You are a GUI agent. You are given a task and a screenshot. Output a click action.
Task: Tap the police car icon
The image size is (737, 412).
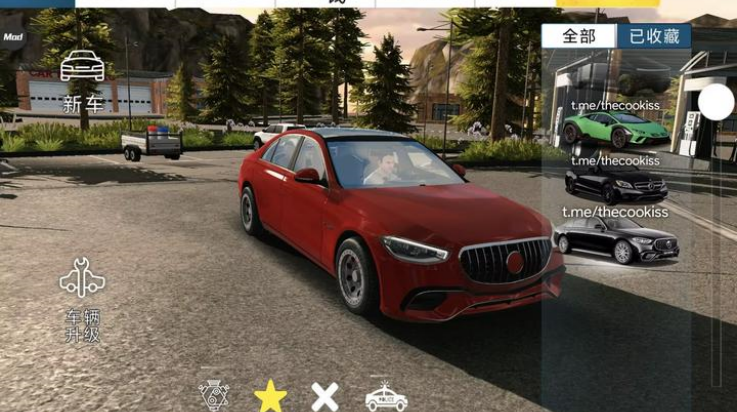(385, 396)
